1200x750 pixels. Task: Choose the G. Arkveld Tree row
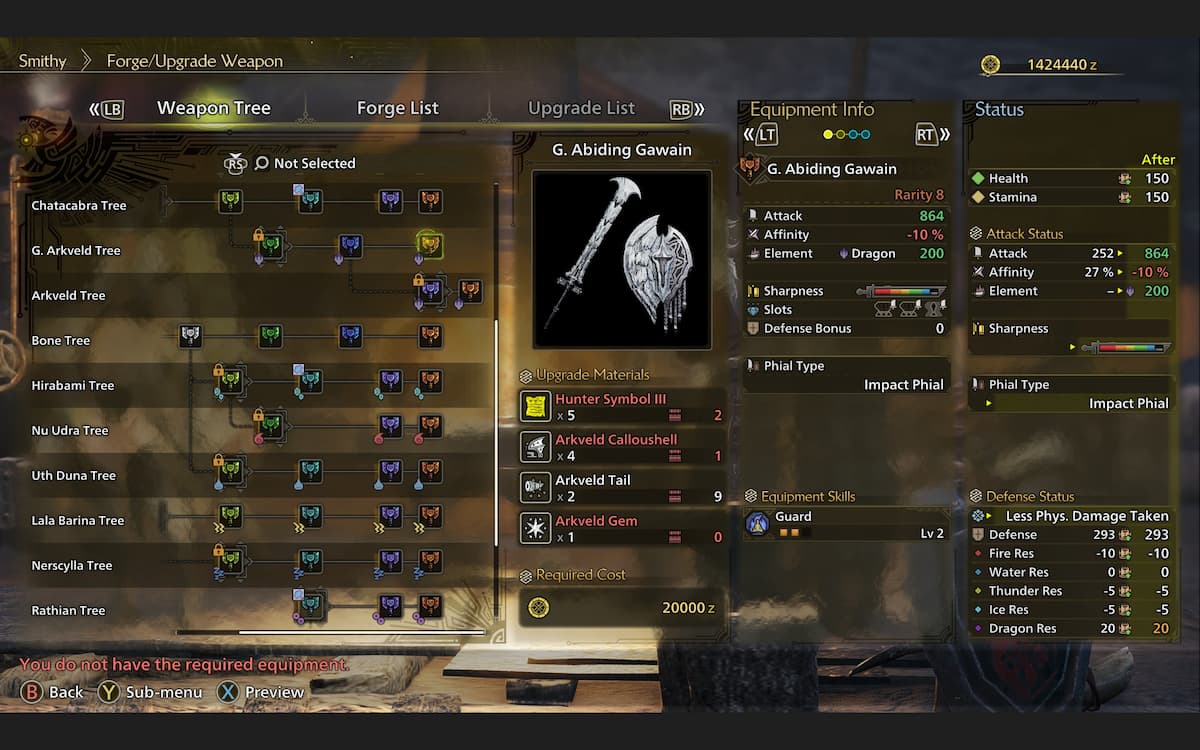pos(76,251)
